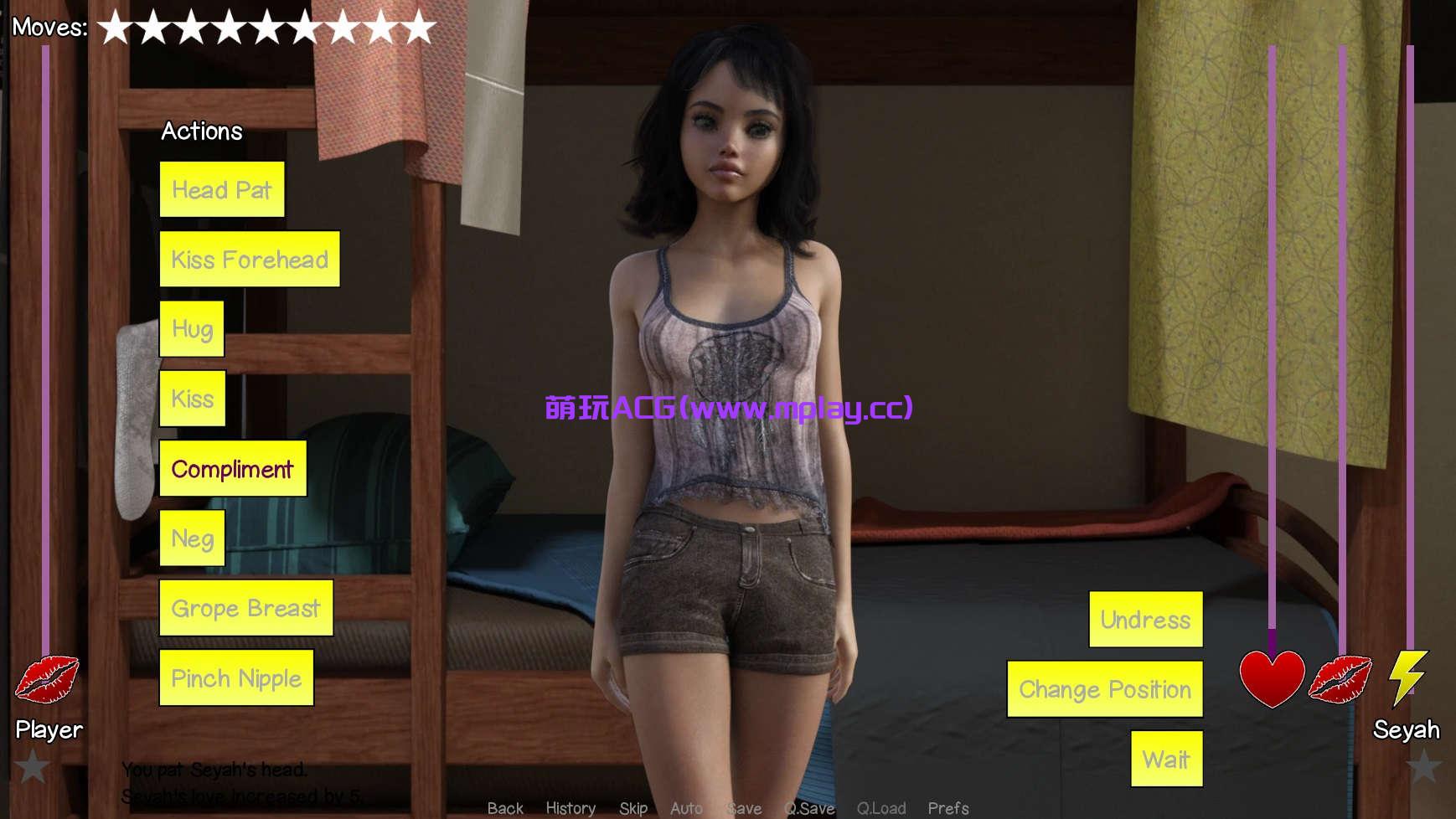Screen dimensions: 1456x819
Task: Choose the Grope Breast action
Action: coord(245,608)
